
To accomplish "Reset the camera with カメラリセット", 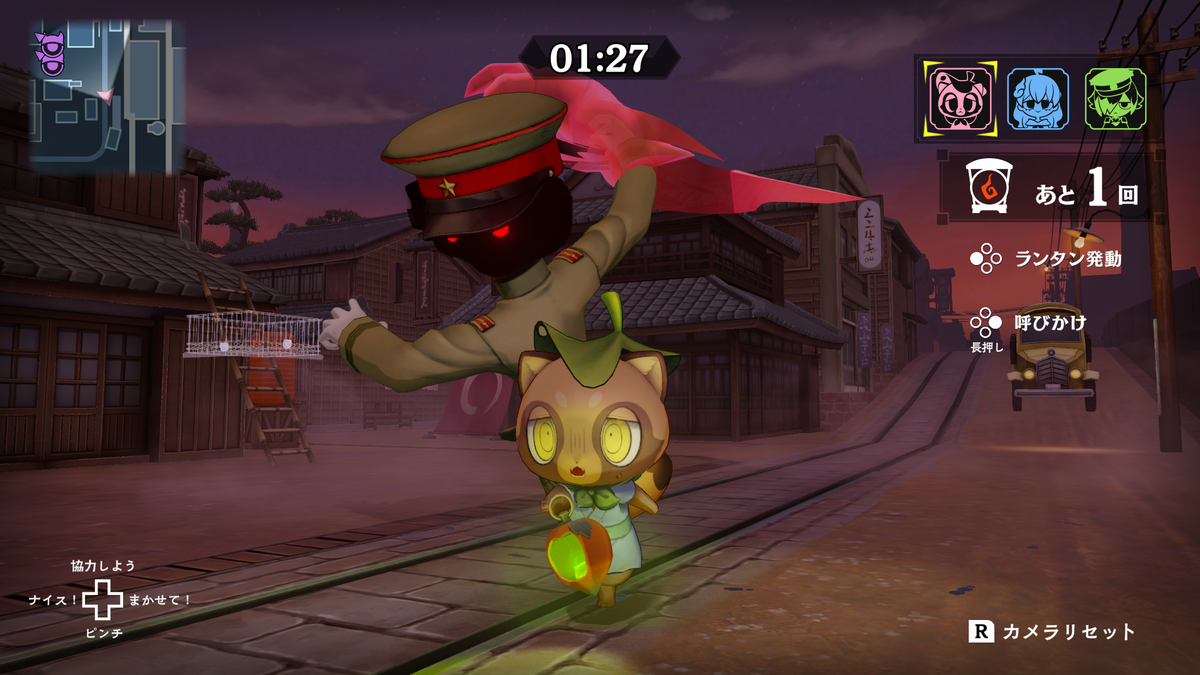I will [1052, 632].
